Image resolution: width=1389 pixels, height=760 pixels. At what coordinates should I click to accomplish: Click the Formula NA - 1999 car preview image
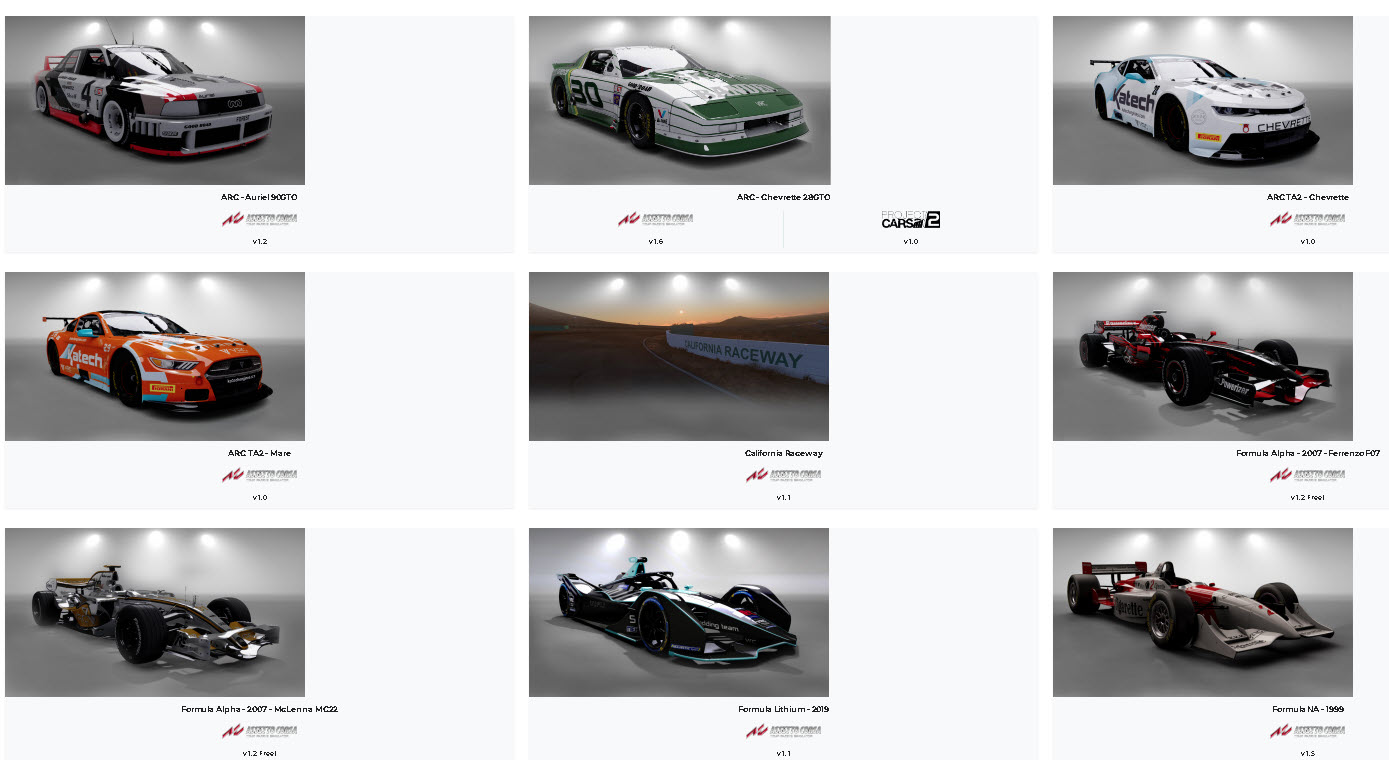point(1202,612)
